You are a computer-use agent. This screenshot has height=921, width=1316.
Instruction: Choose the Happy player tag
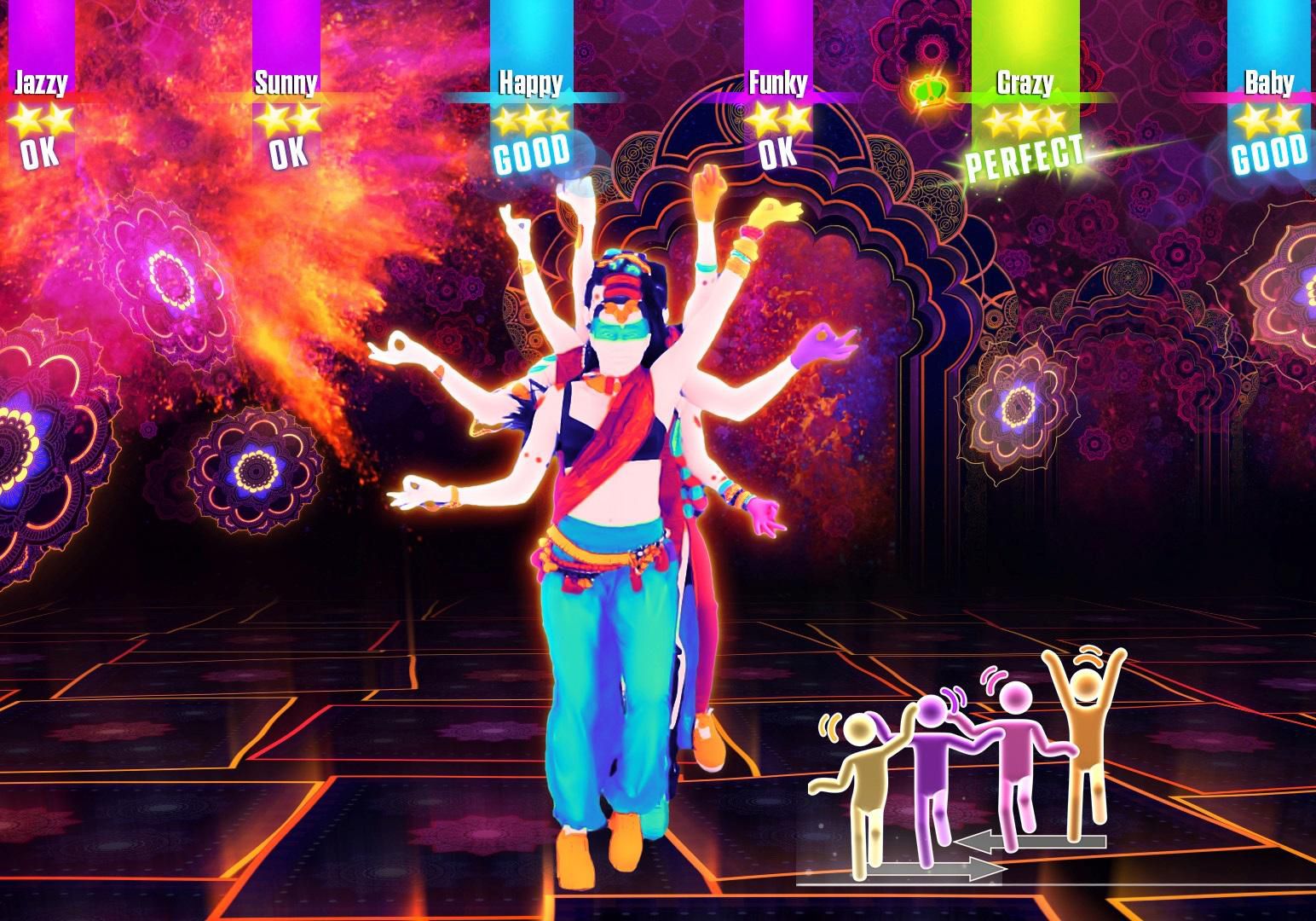(x=530, y=84)
